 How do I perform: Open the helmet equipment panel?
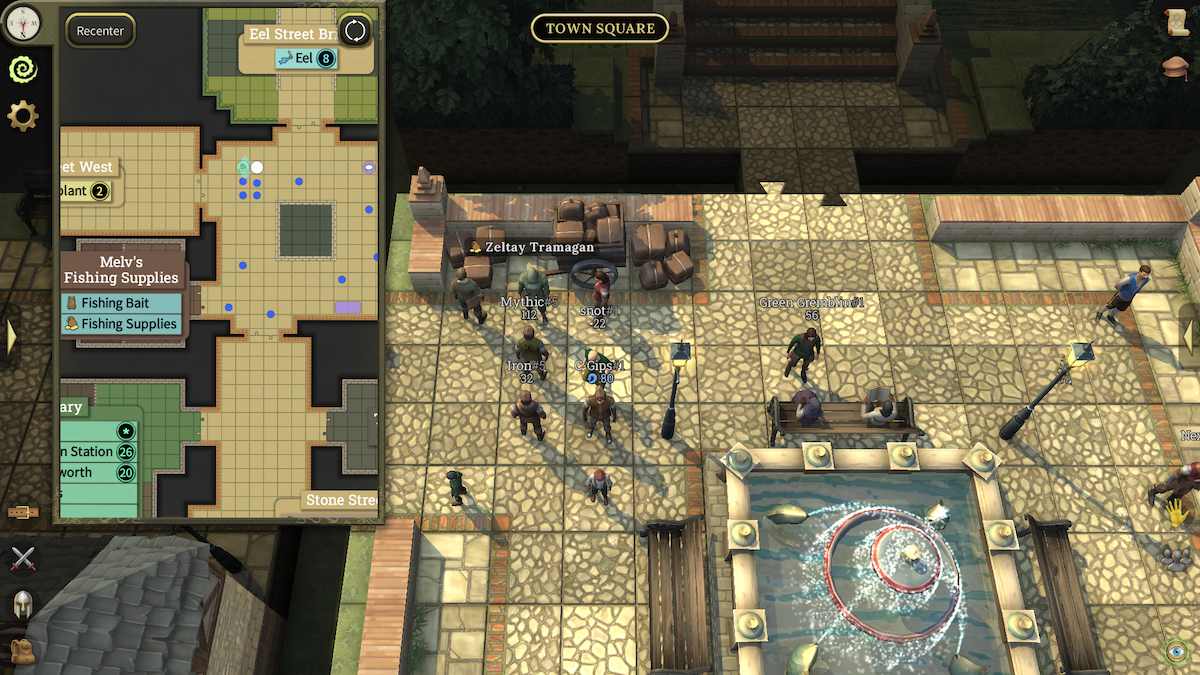tap(22, 604)
